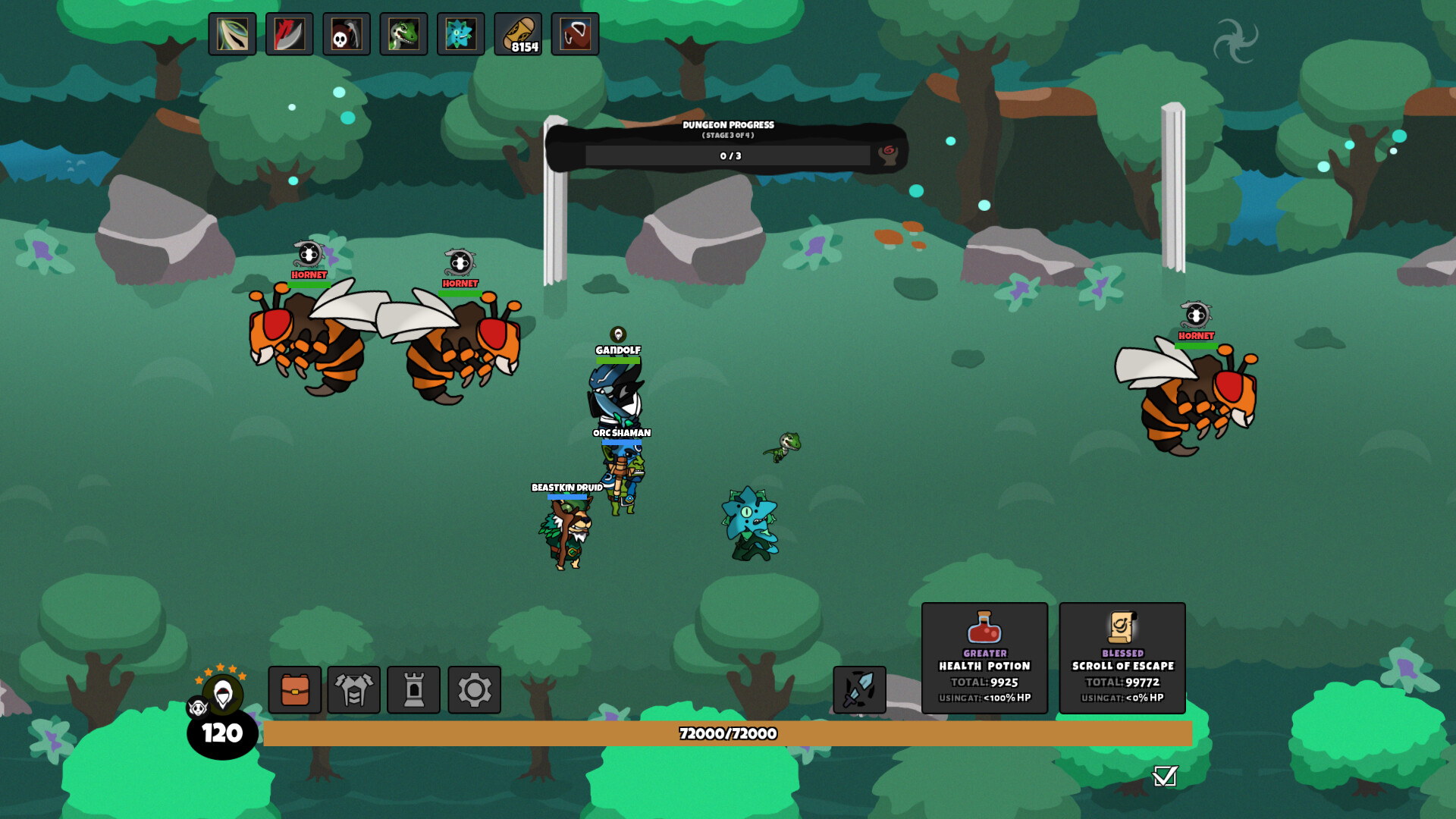This screenshot has height=819, width=1456.
Task: Select the leaf claw buff at top left
Action: tap(231, 34)
